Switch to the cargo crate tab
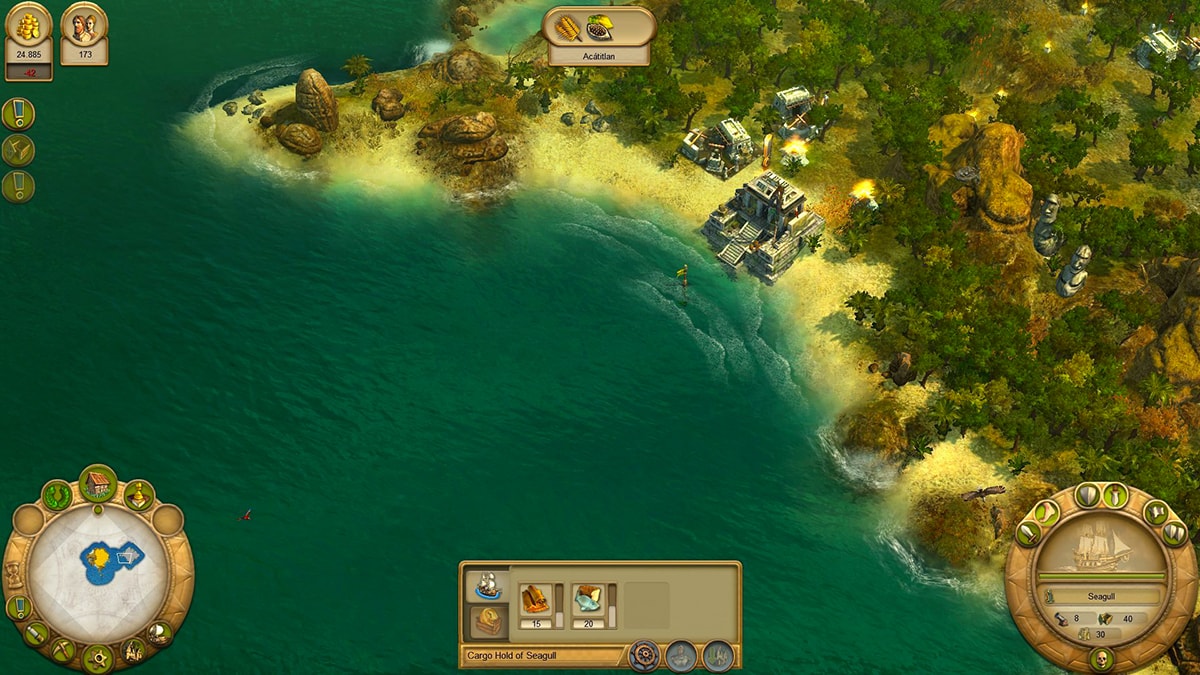 (x=487, y=621)
